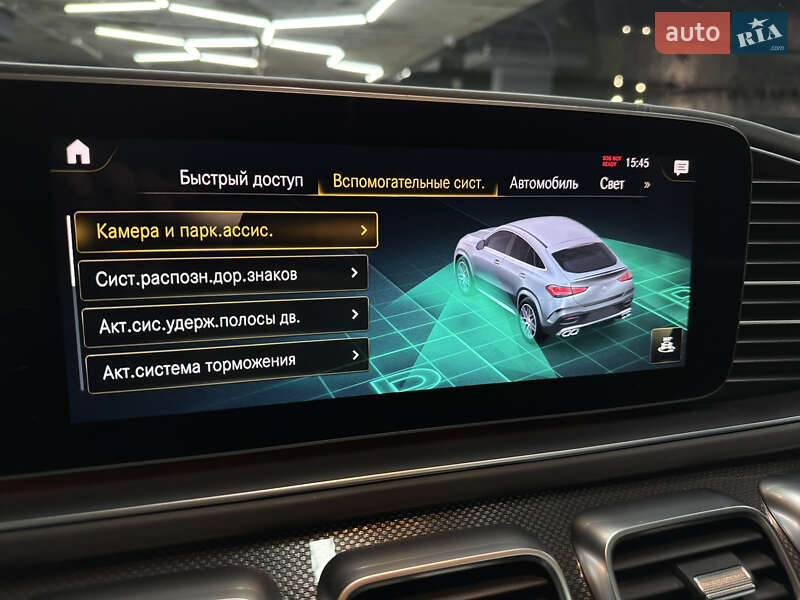Open the Автомобиль tab

[544, 183]
